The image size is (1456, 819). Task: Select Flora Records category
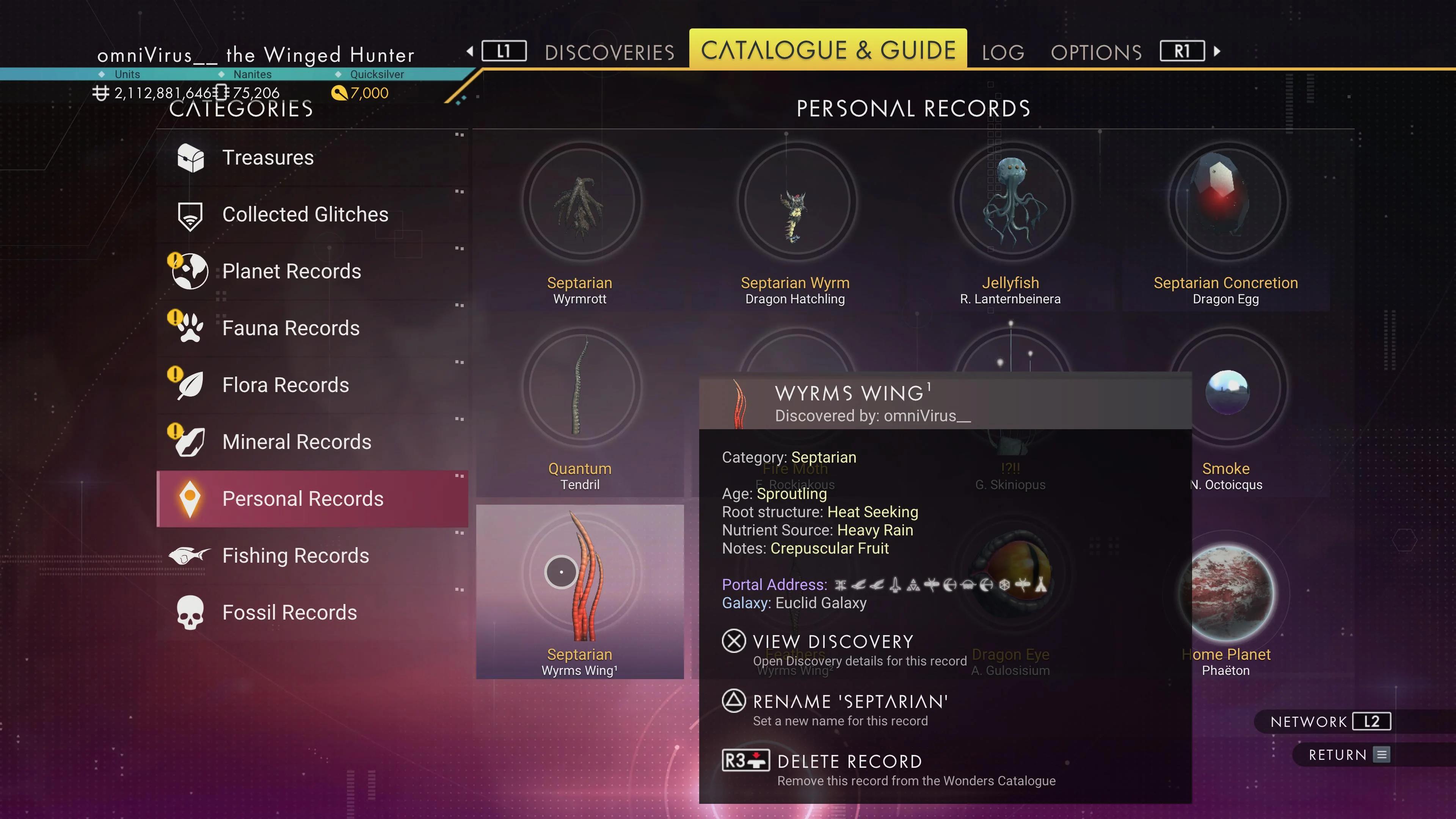[x=286, y=385]
